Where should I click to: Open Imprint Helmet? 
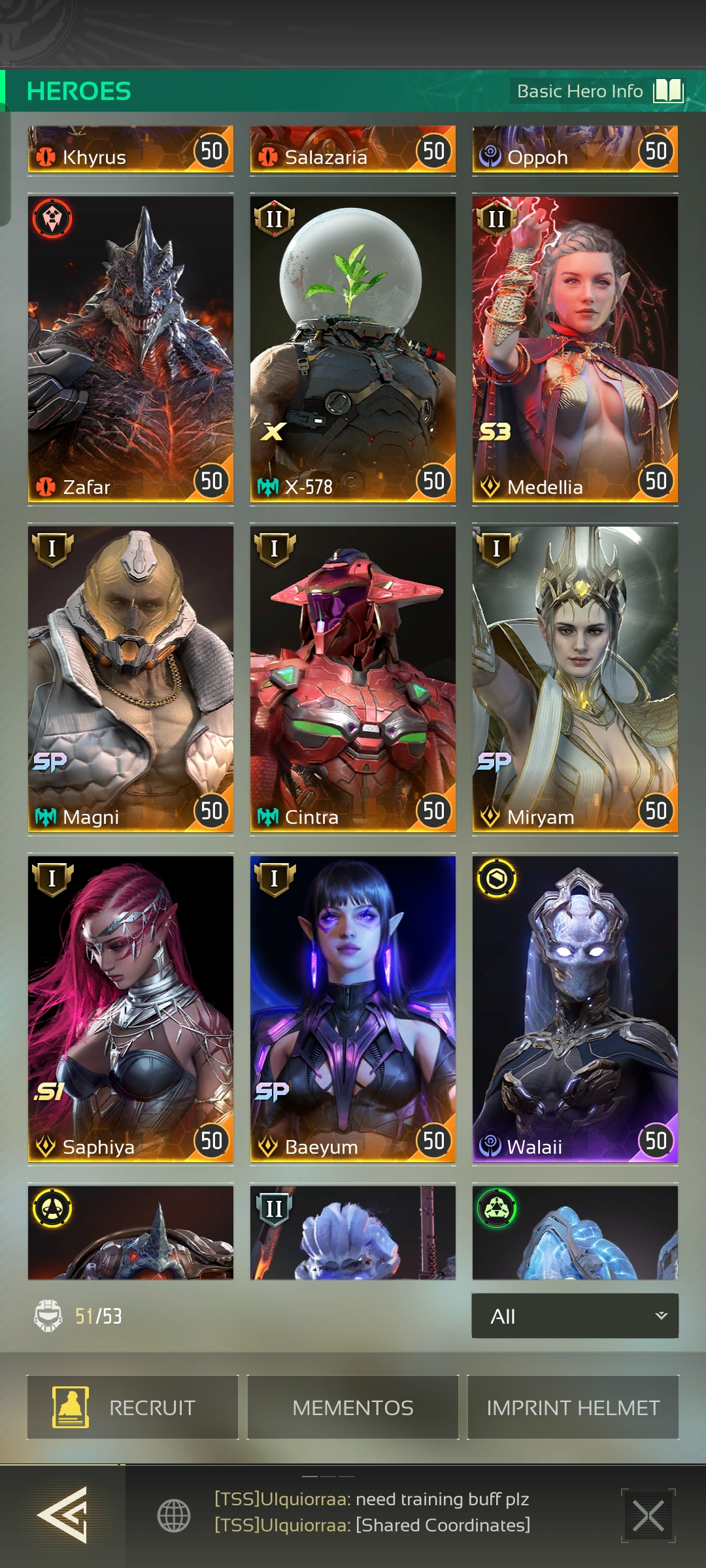pos(573,1407)
